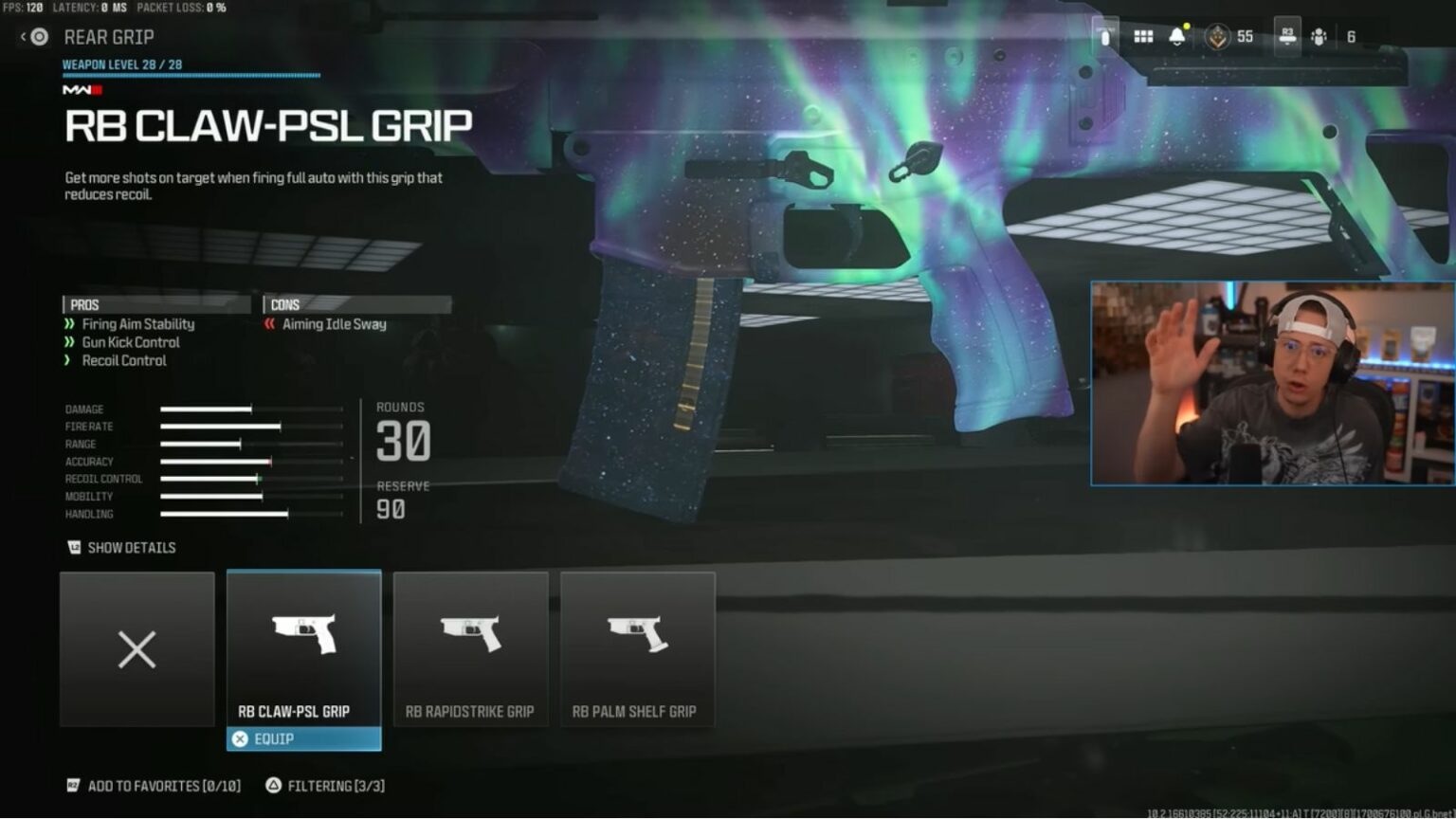The height and width of the screenshot is (819, 1456).
Task: Click the Filtering triangle icon
Action: 276,786
